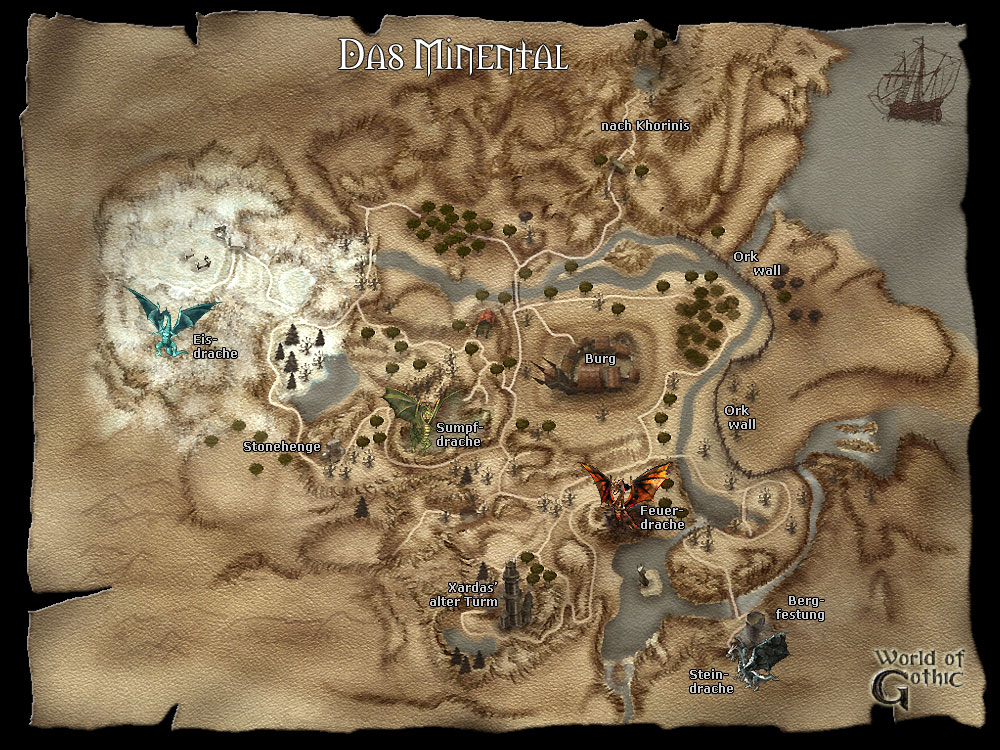The width and height of the screenshot is (1000, 750).
Task: Select the Bergfestung map label
Action: [806, 608]
